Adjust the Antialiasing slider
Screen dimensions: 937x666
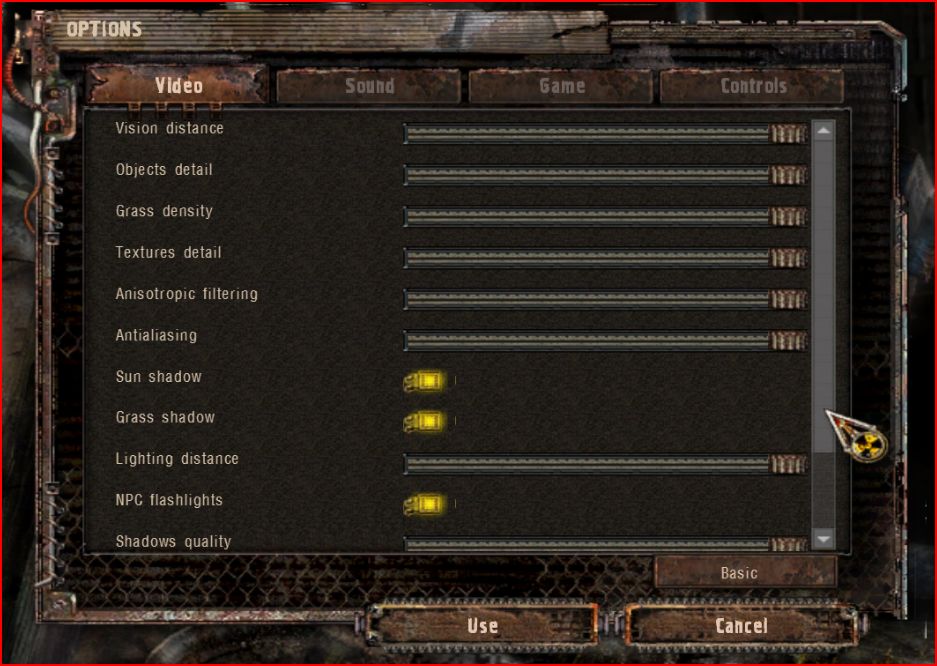click(x=604, y=341)
